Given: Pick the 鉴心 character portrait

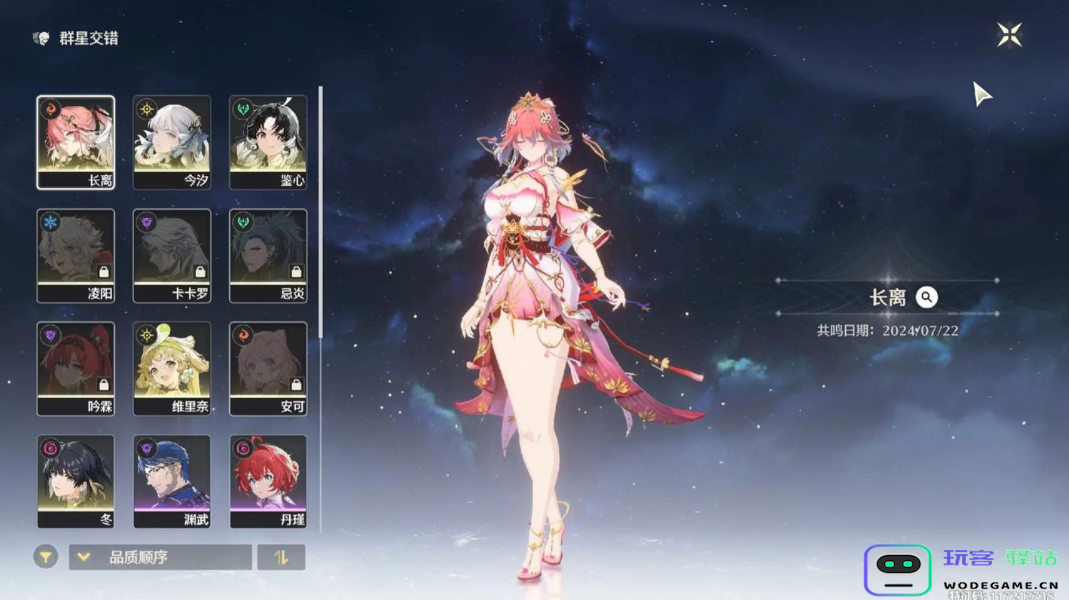Looking at the screenshot, I should (268, 142).
